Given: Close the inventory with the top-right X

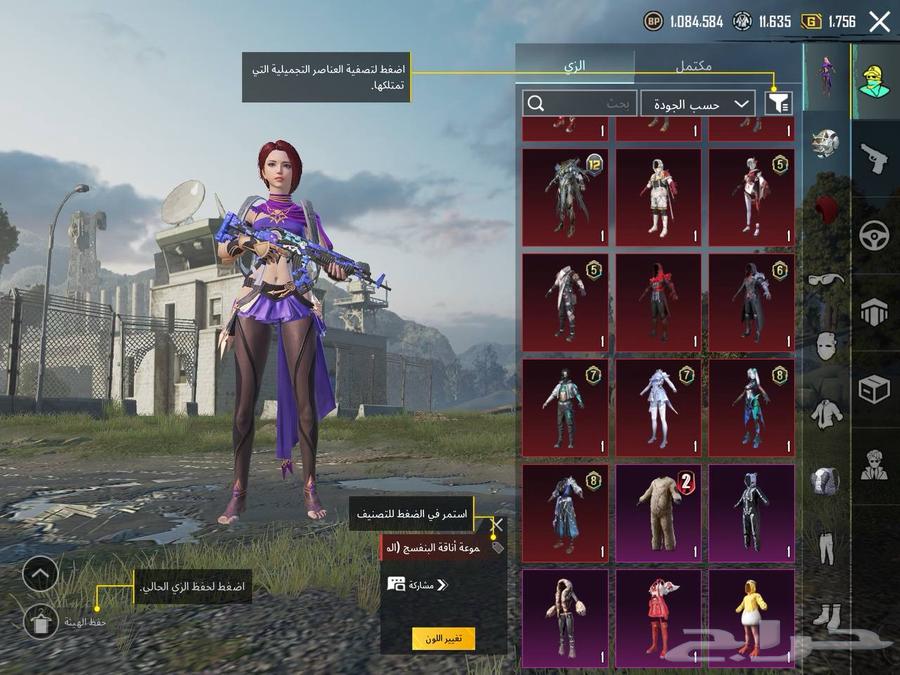Looking at the screenshot, I should (879, 22).
